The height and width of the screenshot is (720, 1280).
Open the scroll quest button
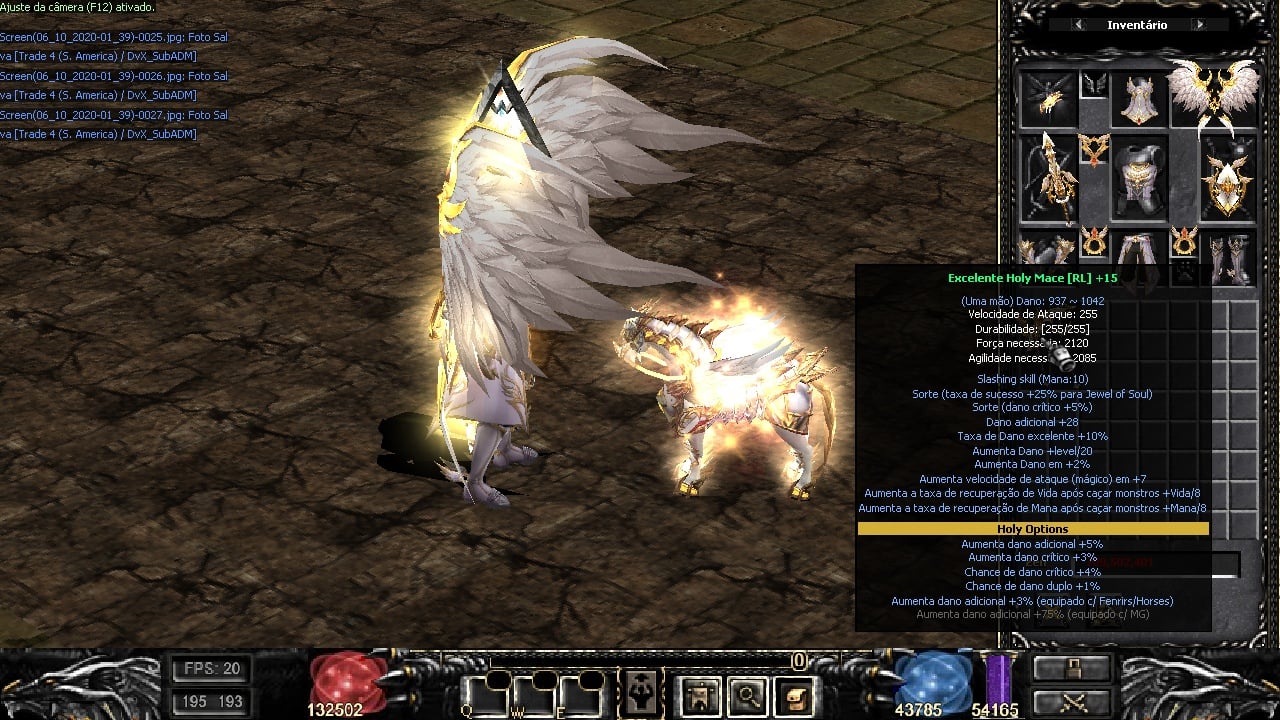tap(795, 694)
